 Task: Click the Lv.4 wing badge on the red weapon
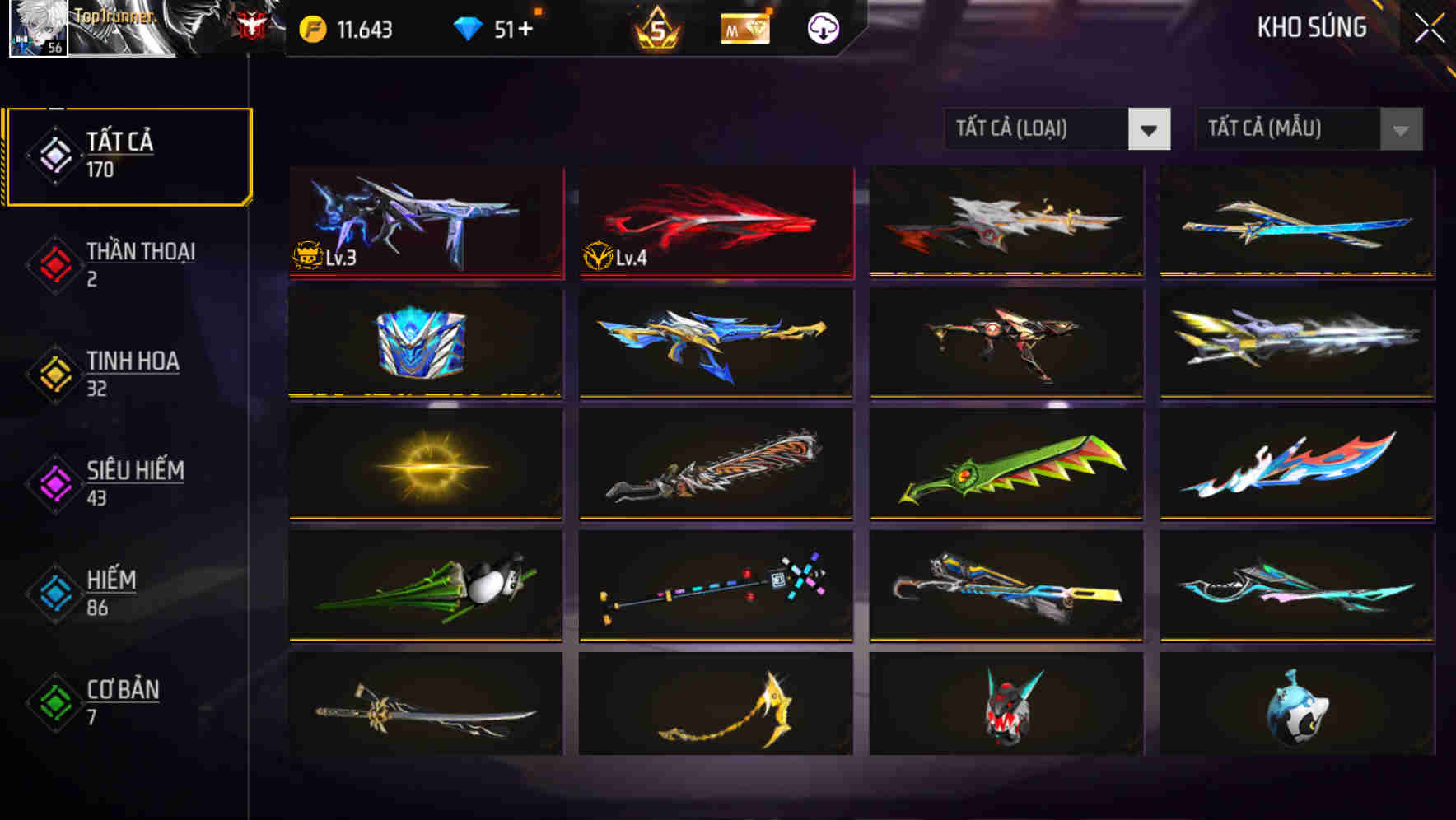pos(599,259)
